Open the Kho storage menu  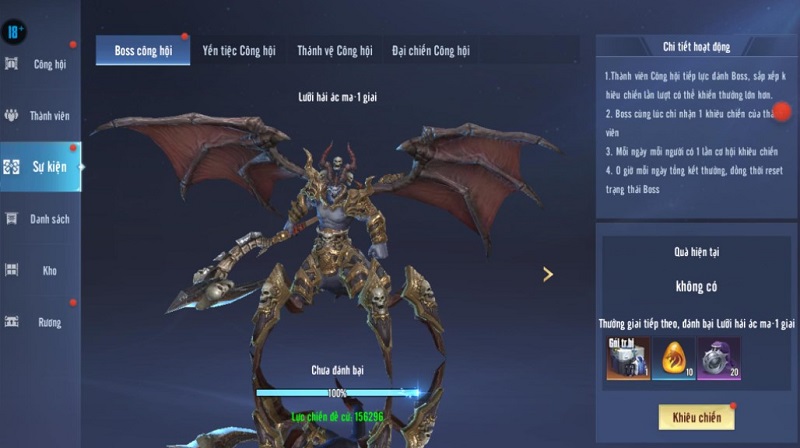point(40,270)
